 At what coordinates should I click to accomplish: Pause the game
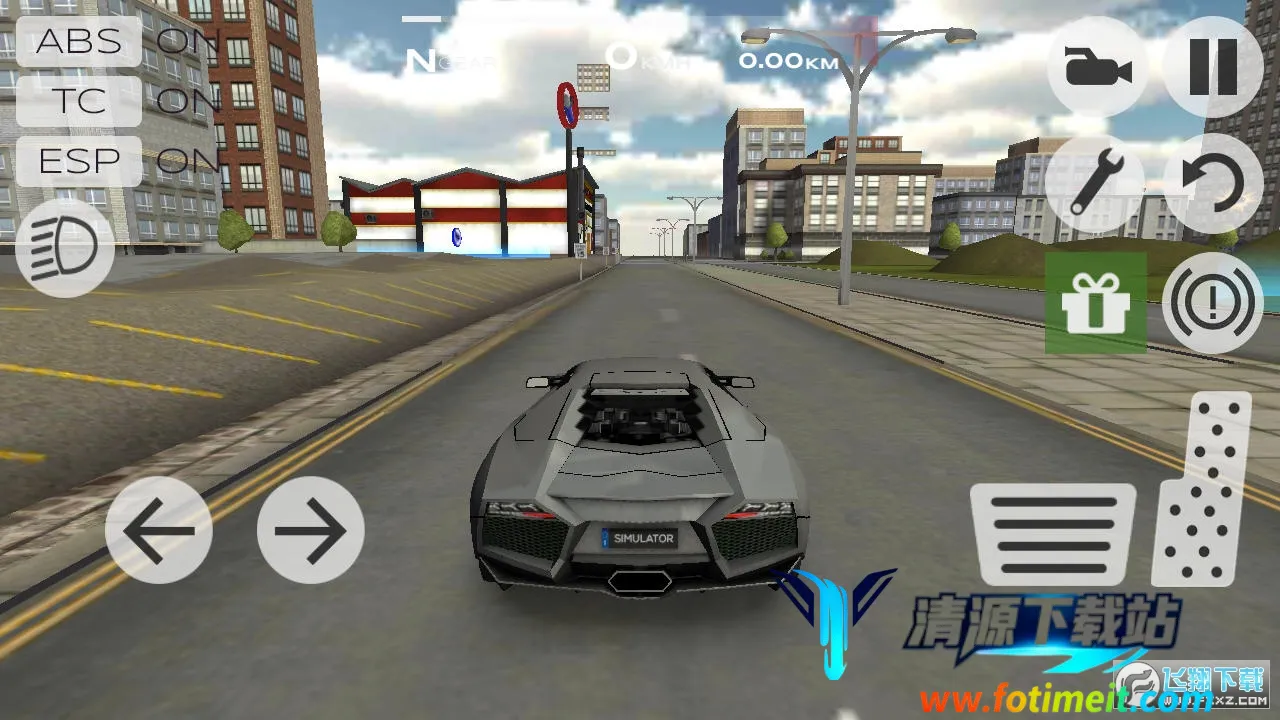[x=1213, y=67]
